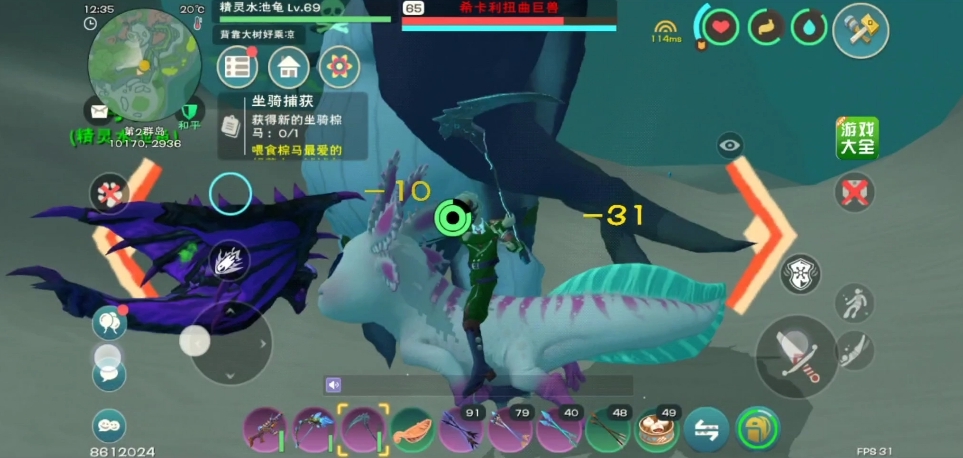Viewport: 963px width, 458px height.
Task: Select the crossbow gun hotbar slot
Action: click(263, 430)
